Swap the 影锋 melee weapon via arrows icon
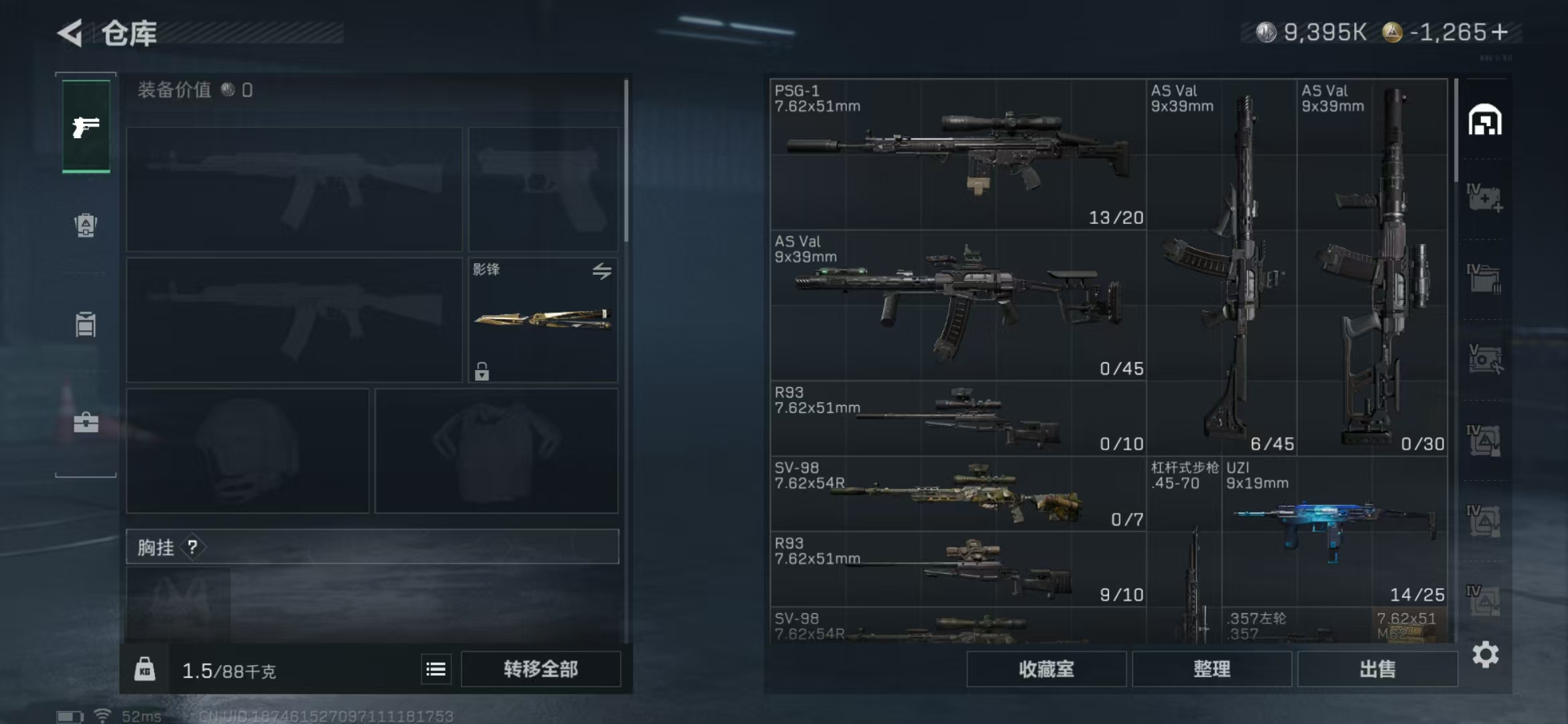This screenshot has width=1568, height=724. tap(602, 271)
